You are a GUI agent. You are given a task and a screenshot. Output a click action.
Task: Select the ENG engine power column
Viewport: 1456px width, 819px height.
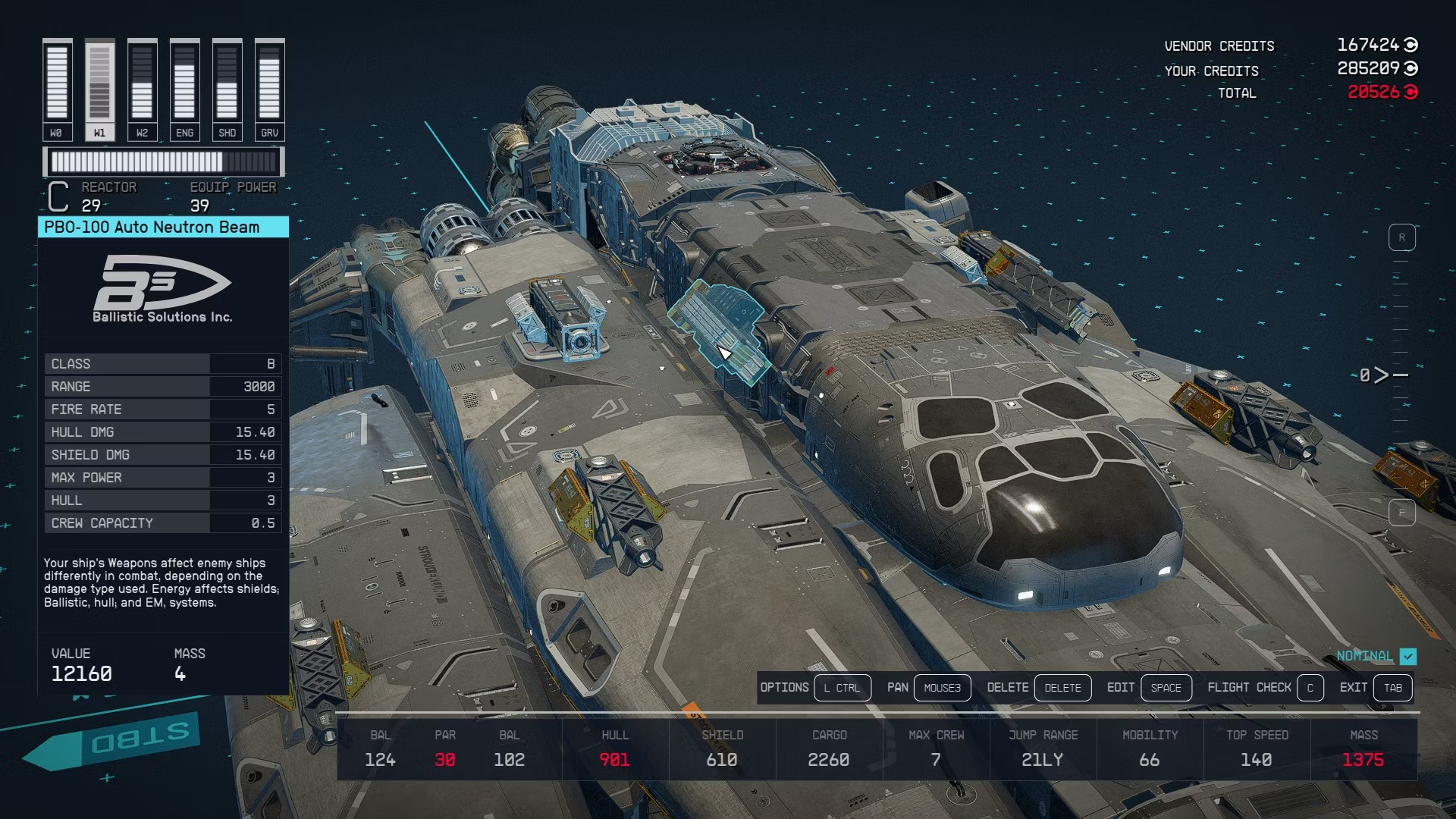[x=184, y=89]
